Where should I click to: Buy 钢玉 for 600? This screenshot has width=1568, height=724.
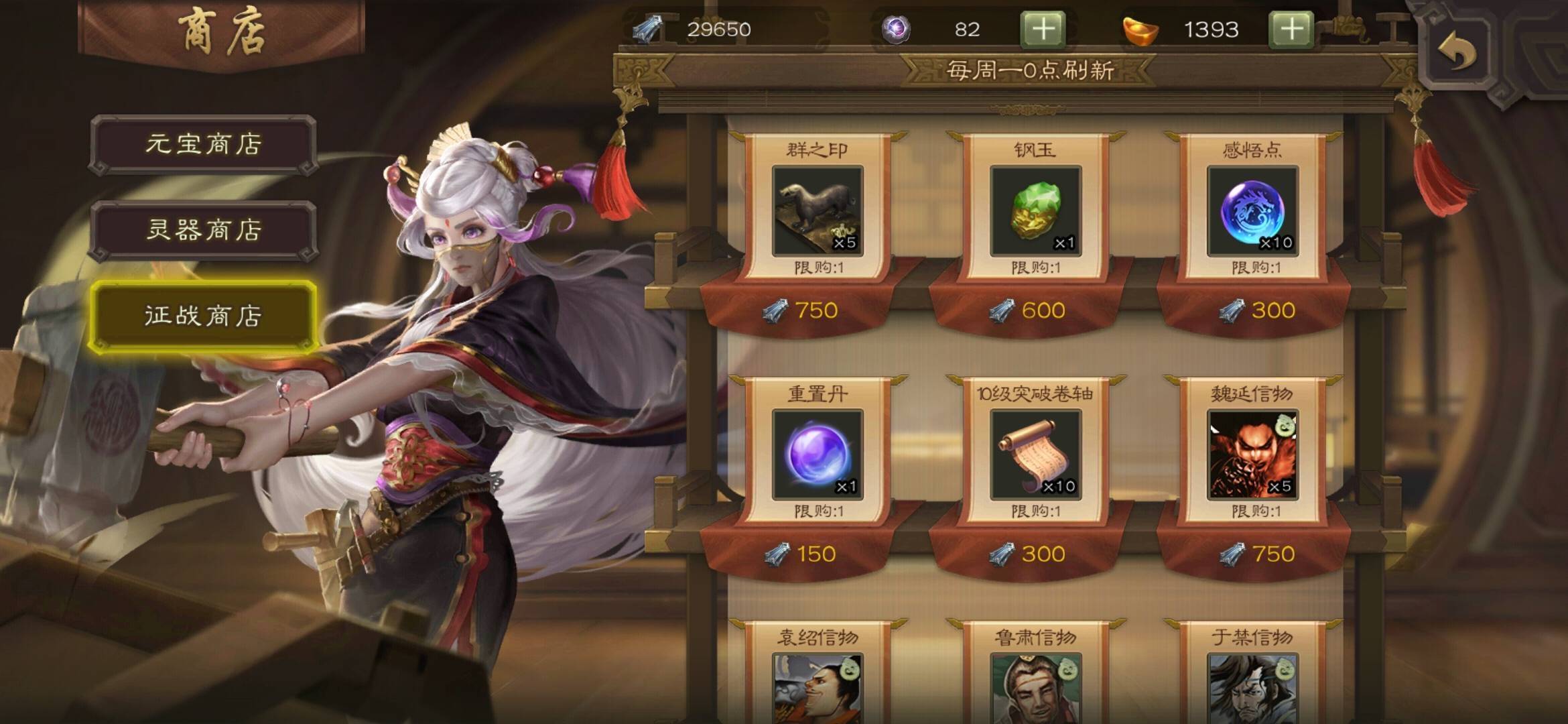1028,310
